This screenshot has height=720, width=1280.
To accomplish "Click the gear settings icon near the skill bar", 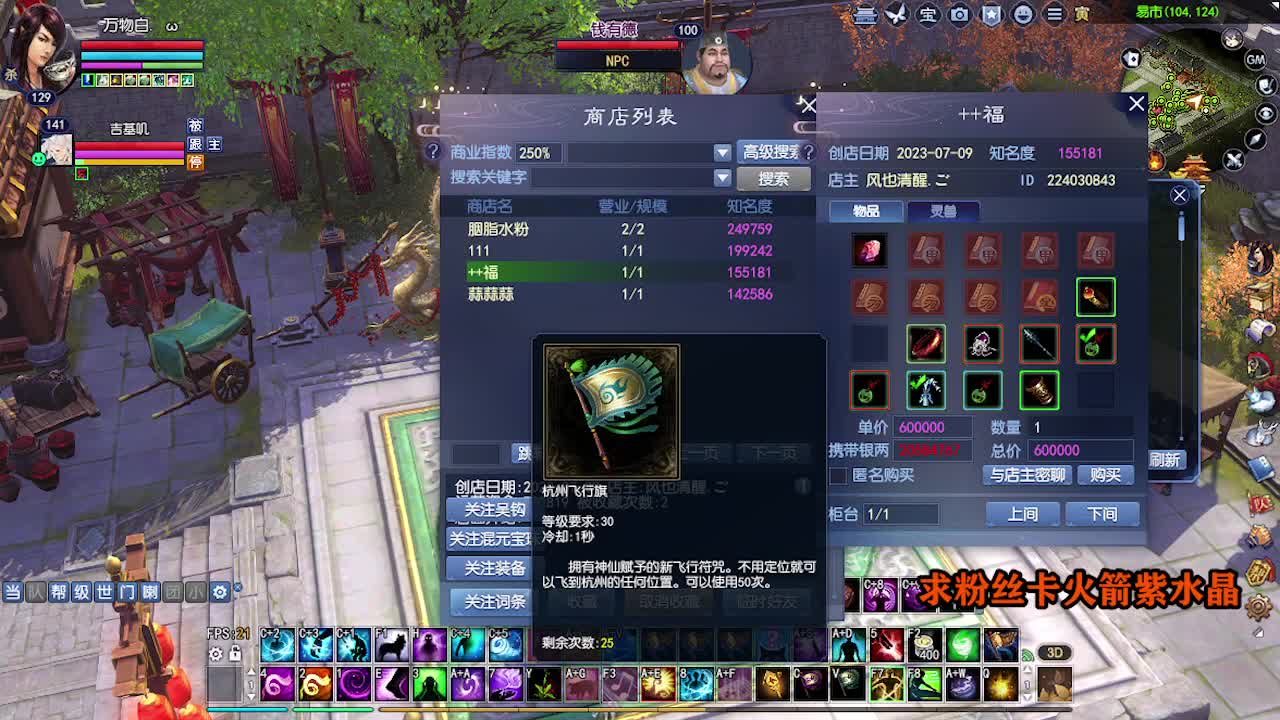I will pyautogui.click(x=215, y=654).
